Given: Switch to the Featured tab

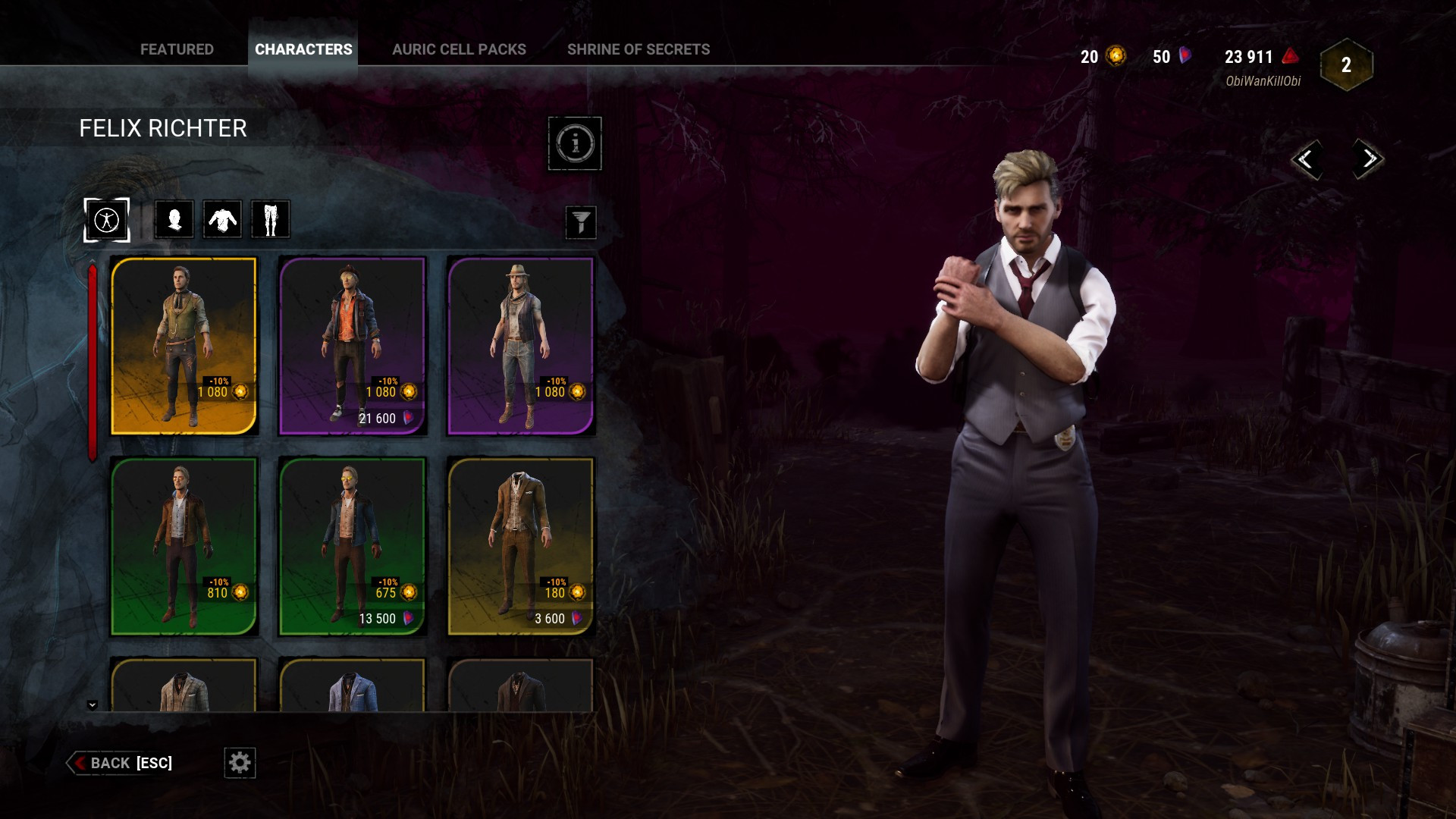Looking at the screenshot, I should [177, 49].
